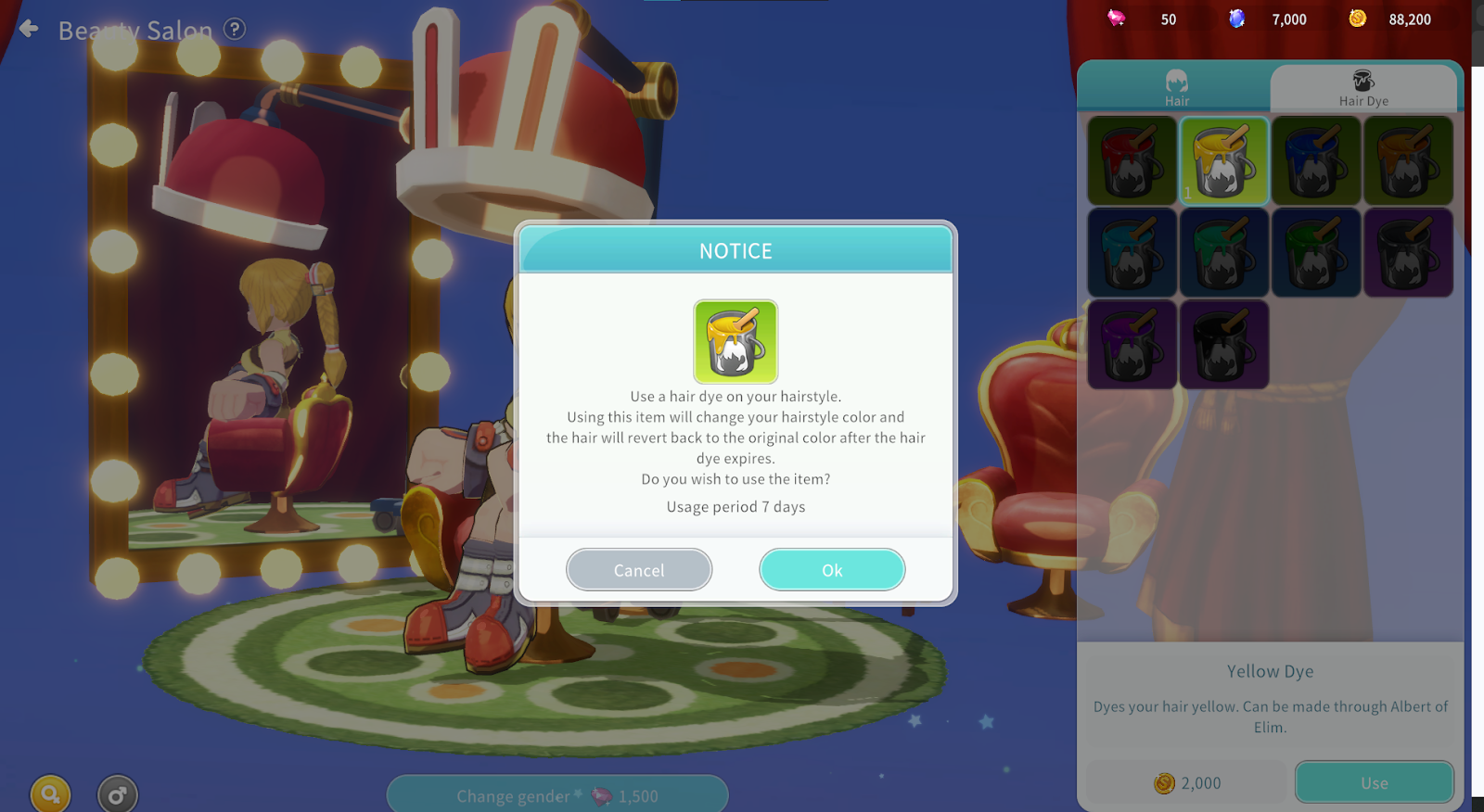The height and width of the screenshot is (812, 1484).
Task: Pick the blue dye bucket
Action: click(x=1315, y=161)
